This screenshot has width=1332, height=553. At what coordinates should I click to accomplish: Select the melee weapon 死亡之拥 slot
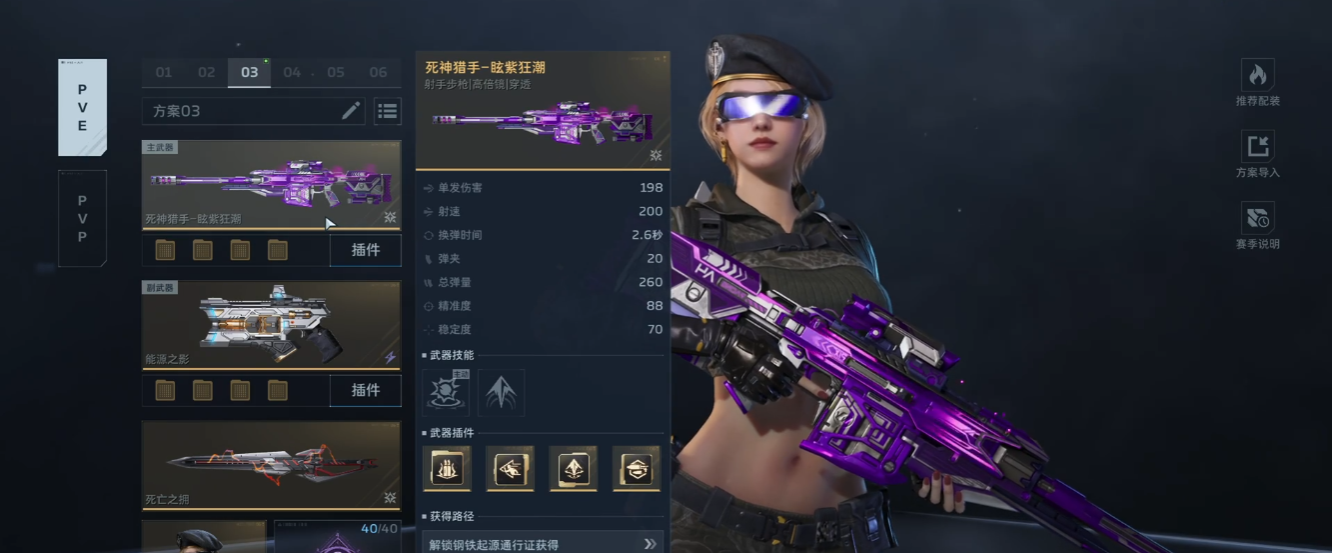pyautogui.click(x=271, y=464)
